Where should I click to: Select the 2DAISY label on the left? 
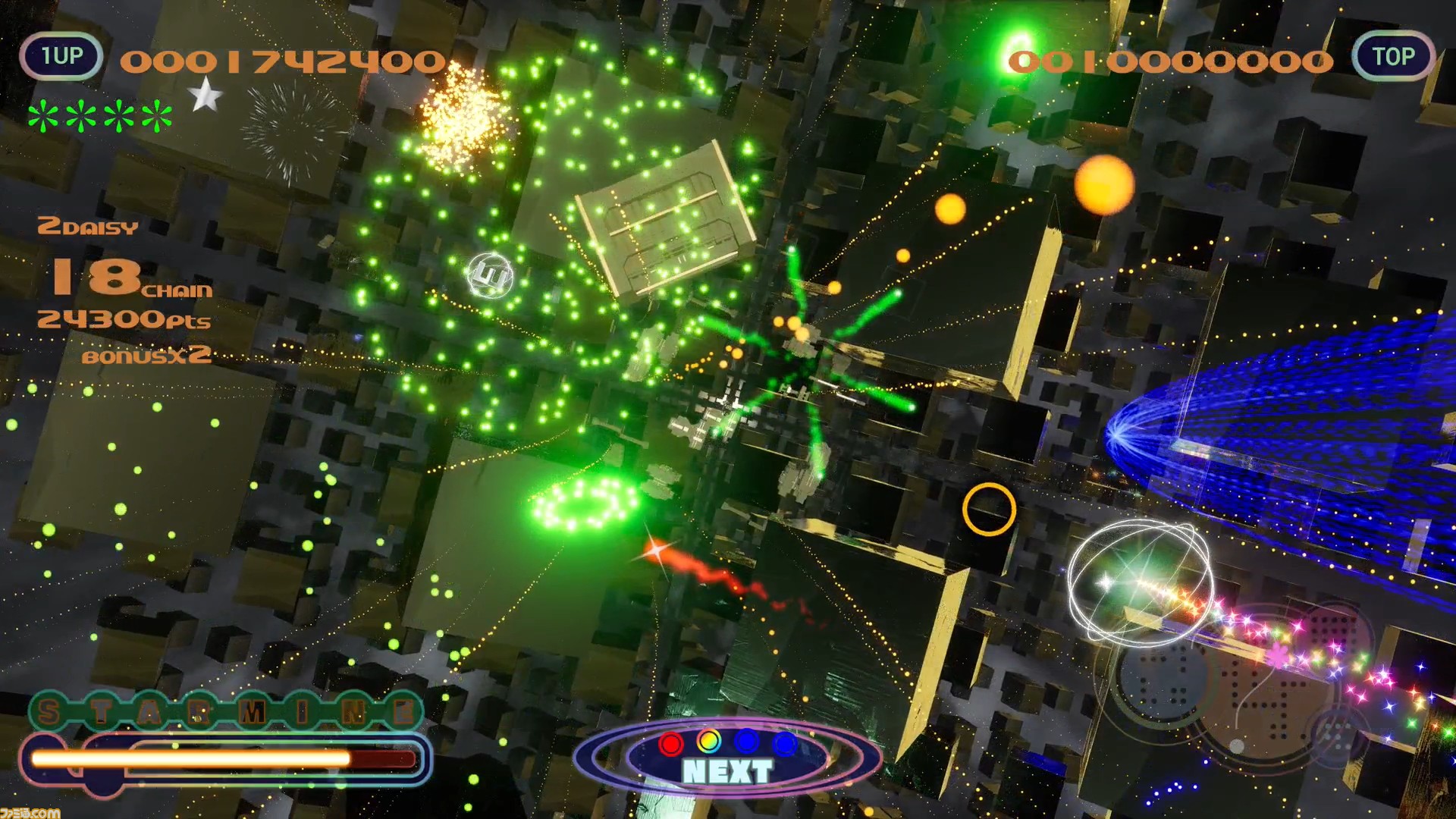coord(86,227)
